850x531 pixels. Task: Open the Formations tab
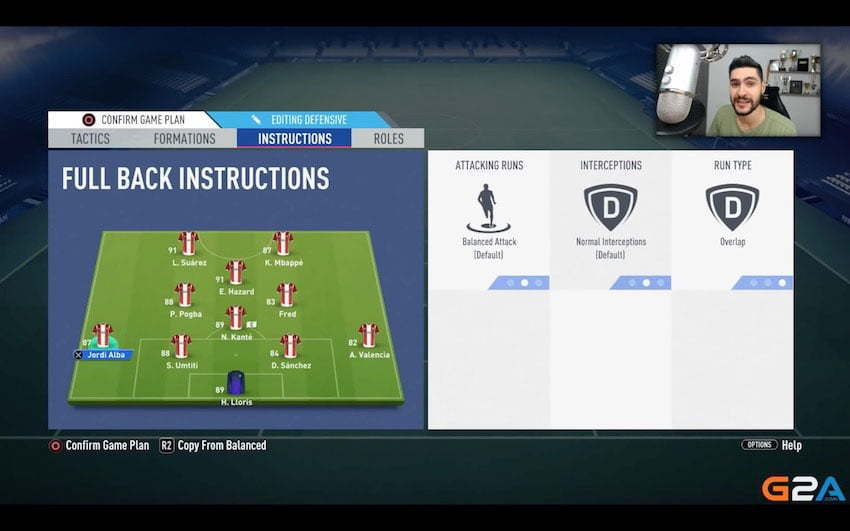[x=184, y=139]
